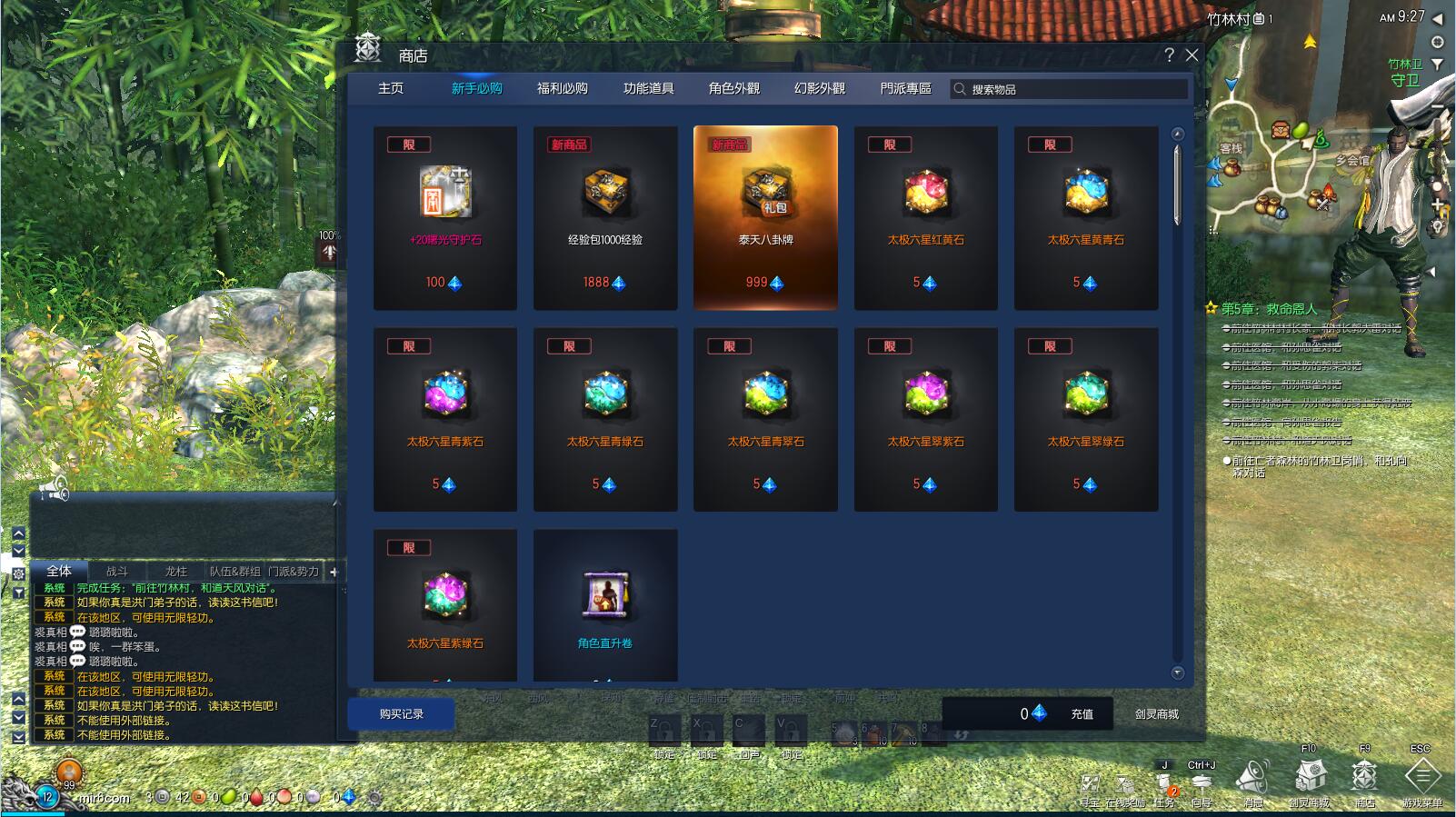Select the +20曙光守护石 item card
Viewport: 1456px width, 817px height.
click(x=445, y=217)
